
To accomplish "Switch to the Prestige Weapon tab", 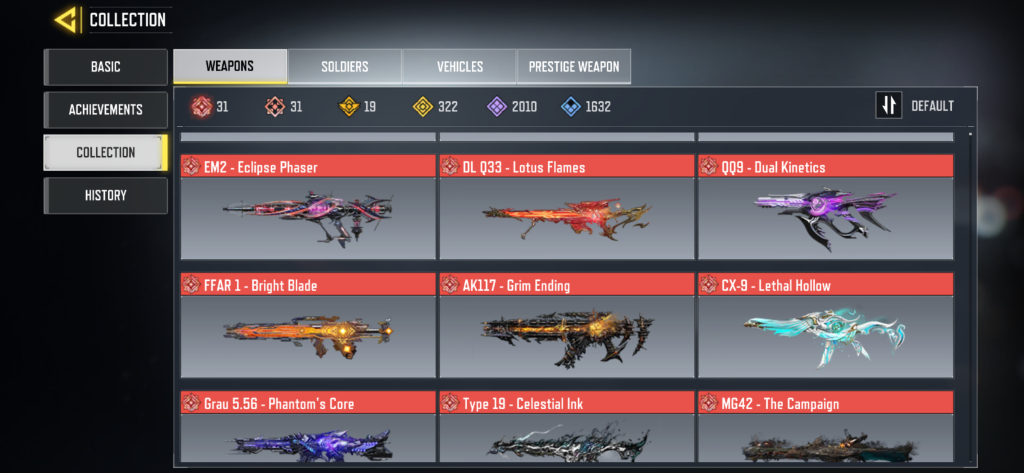I will point(574,67).
